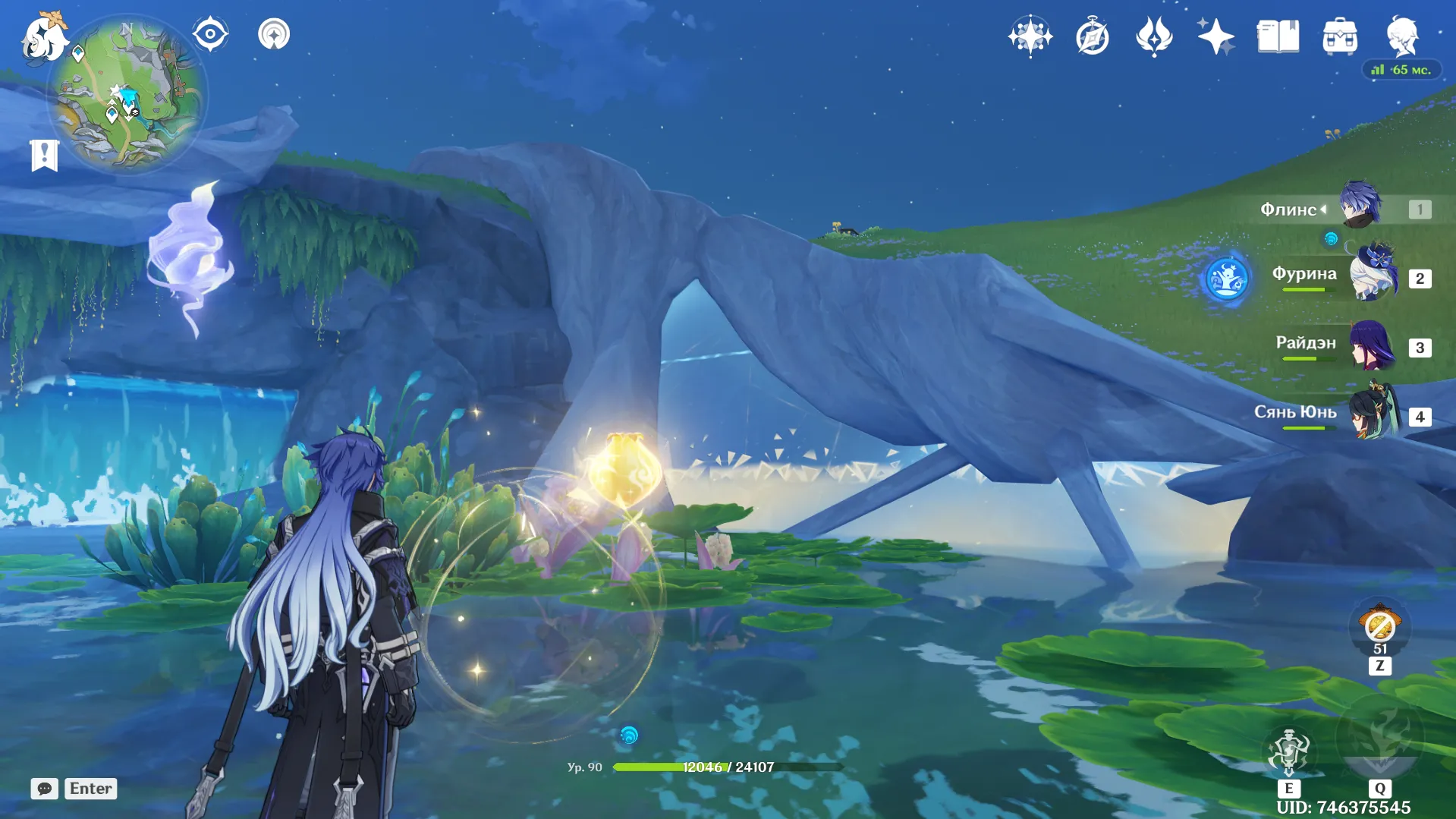Open the circular minimap
1456x819 pixels.
(x=127, y=95)
